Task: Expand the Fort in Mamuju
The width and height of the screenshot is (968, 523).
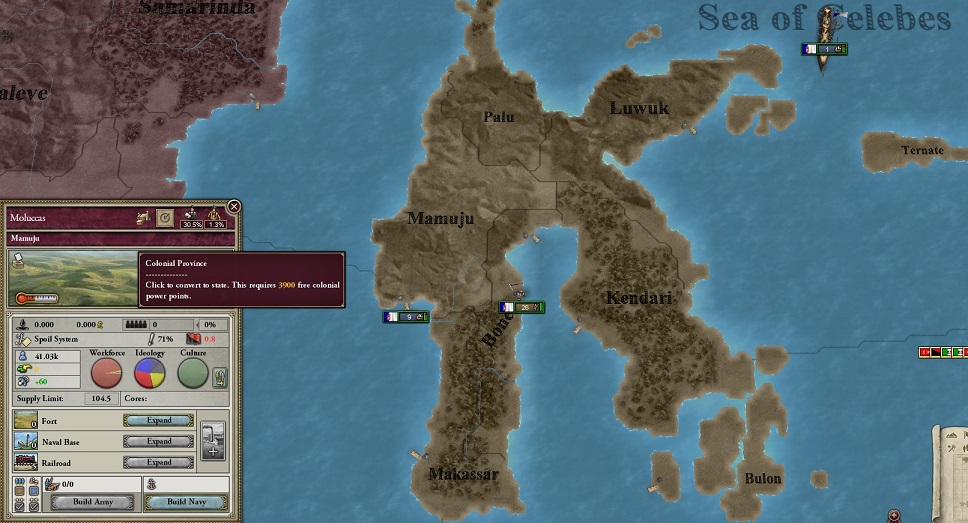Action: pyautogui.click(x=159, y=421)
